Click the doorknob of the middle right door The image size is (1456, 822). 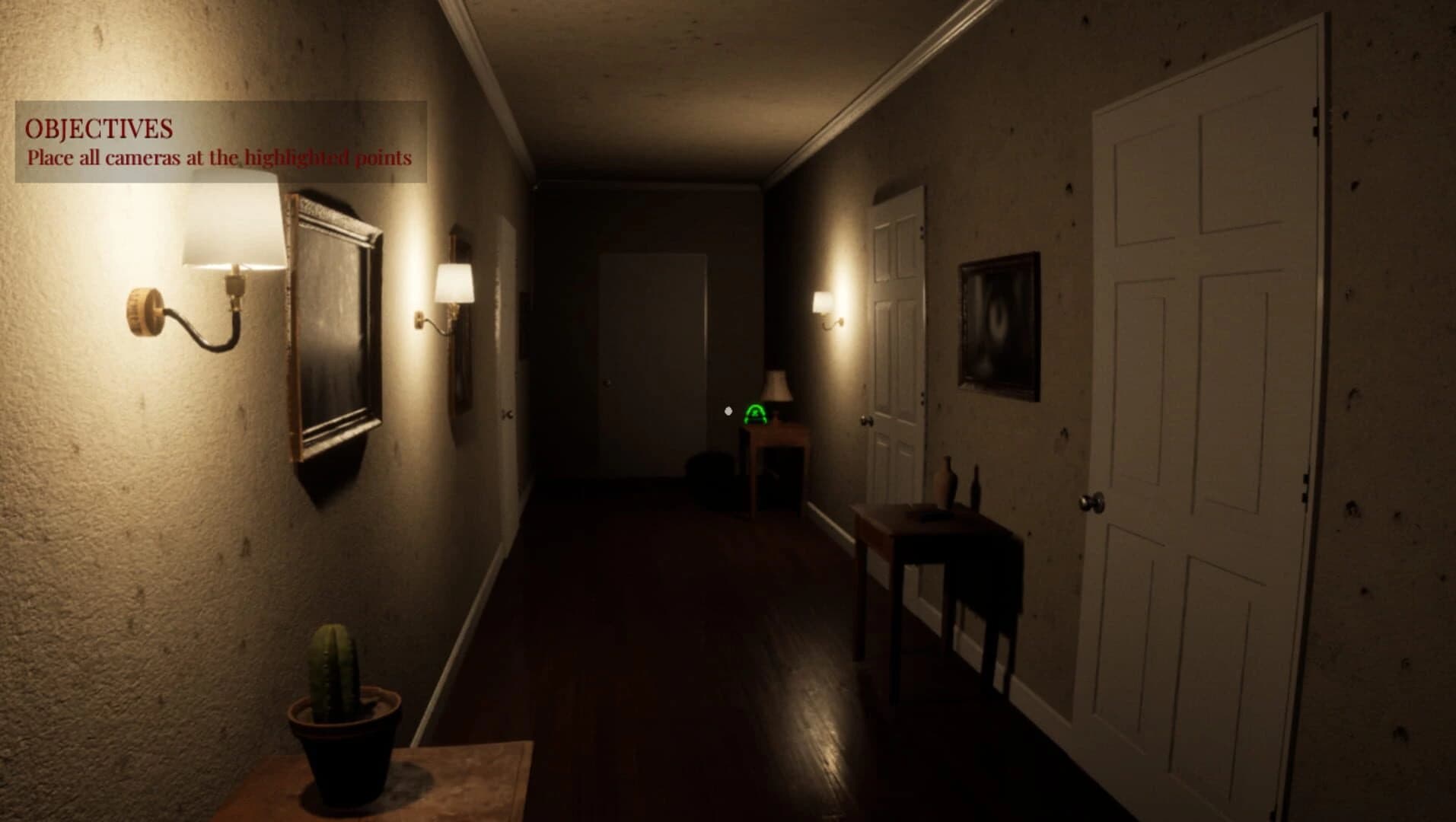pos(868,419)
